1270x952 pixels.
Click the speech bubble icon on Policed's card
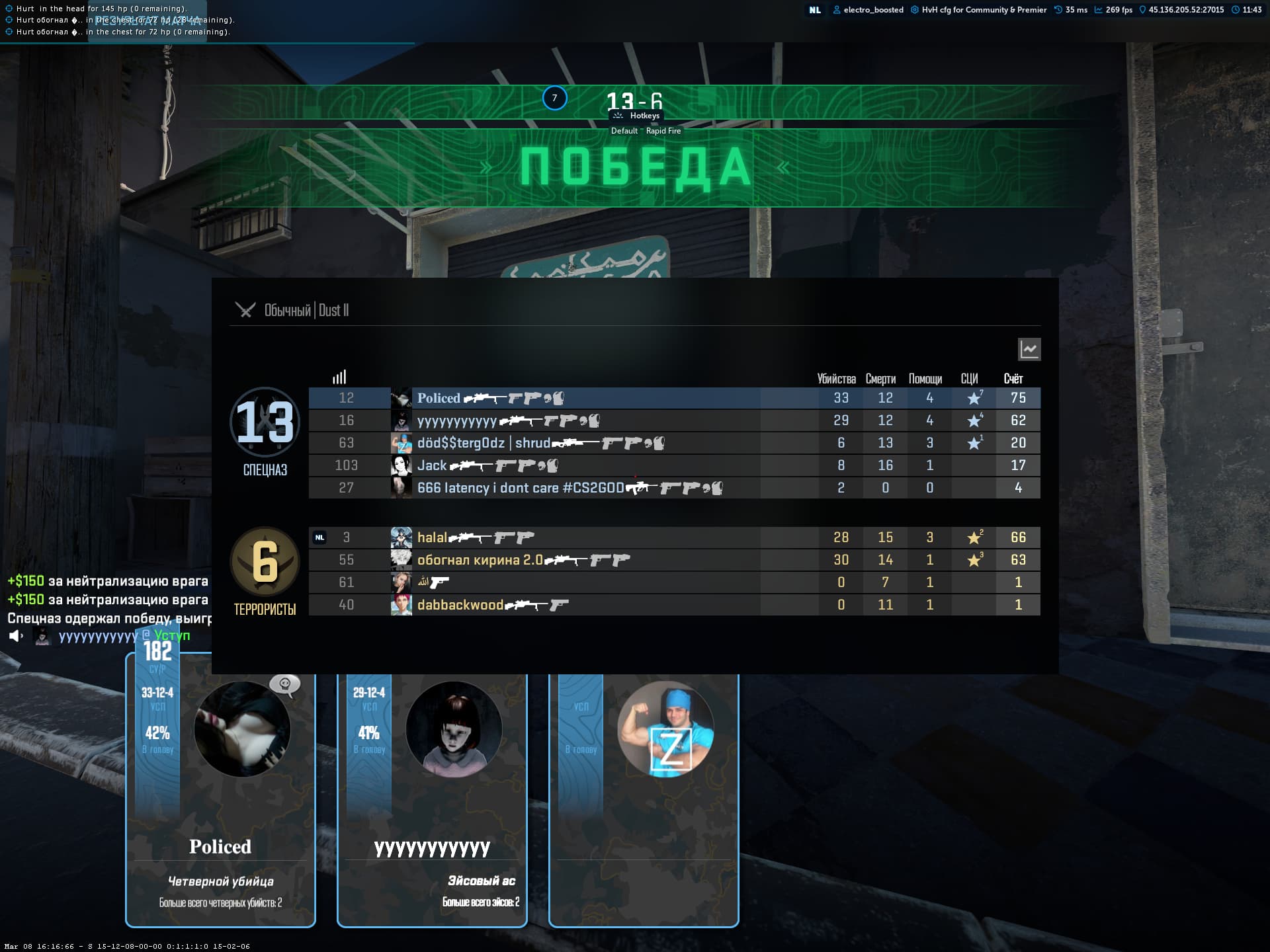pos(285,684)
